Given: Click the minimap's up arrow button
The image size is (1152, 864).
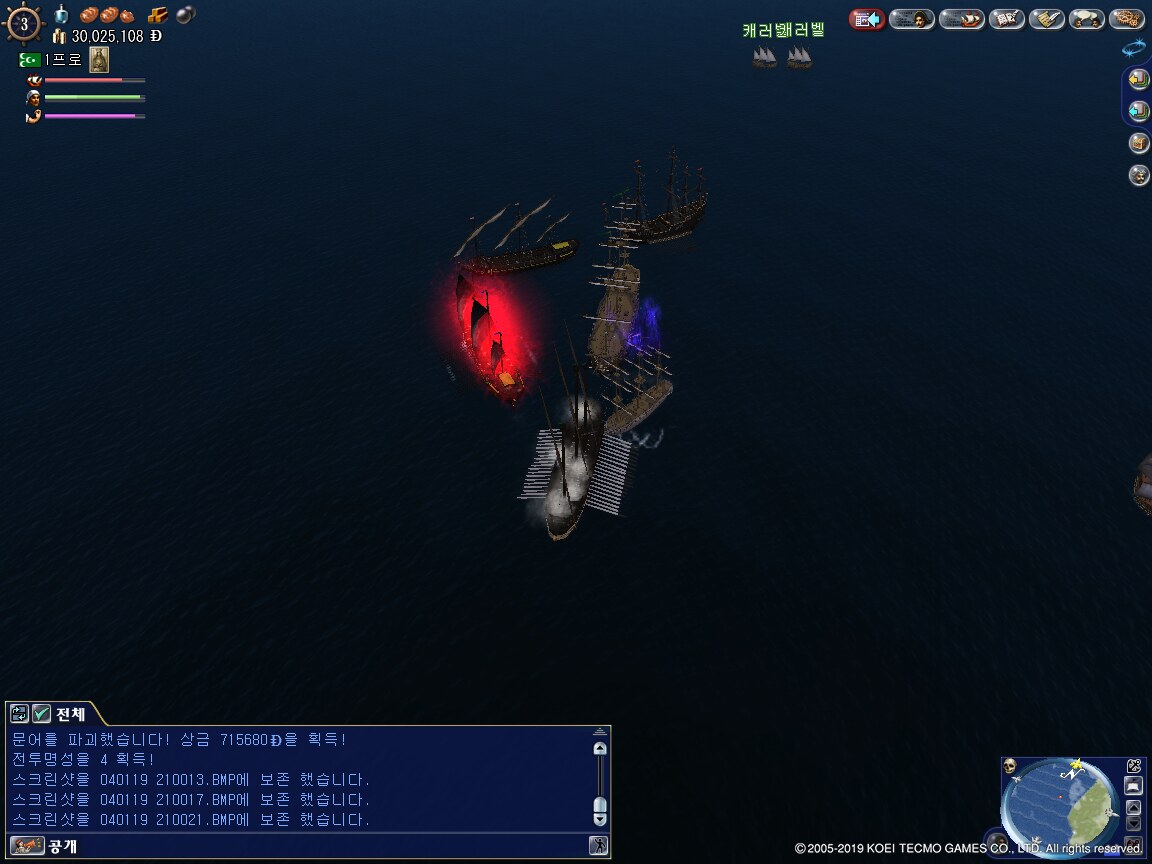Looking at the screenshot, I should click(1133, 807).
